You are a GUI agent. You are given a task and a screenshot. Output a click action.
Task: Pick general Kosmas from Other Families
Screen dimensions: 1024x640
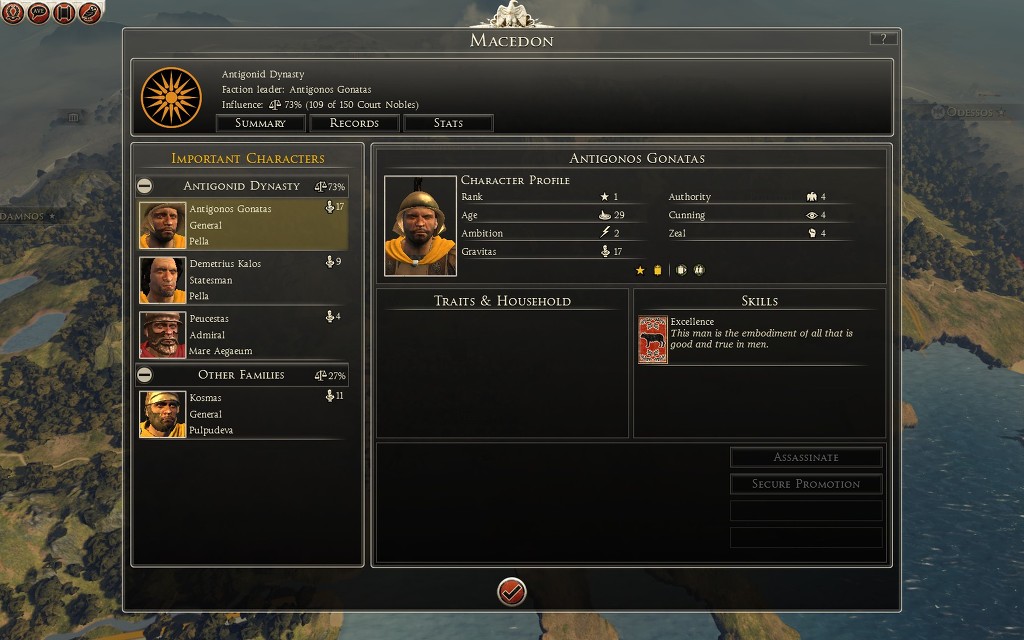[243, 414]
